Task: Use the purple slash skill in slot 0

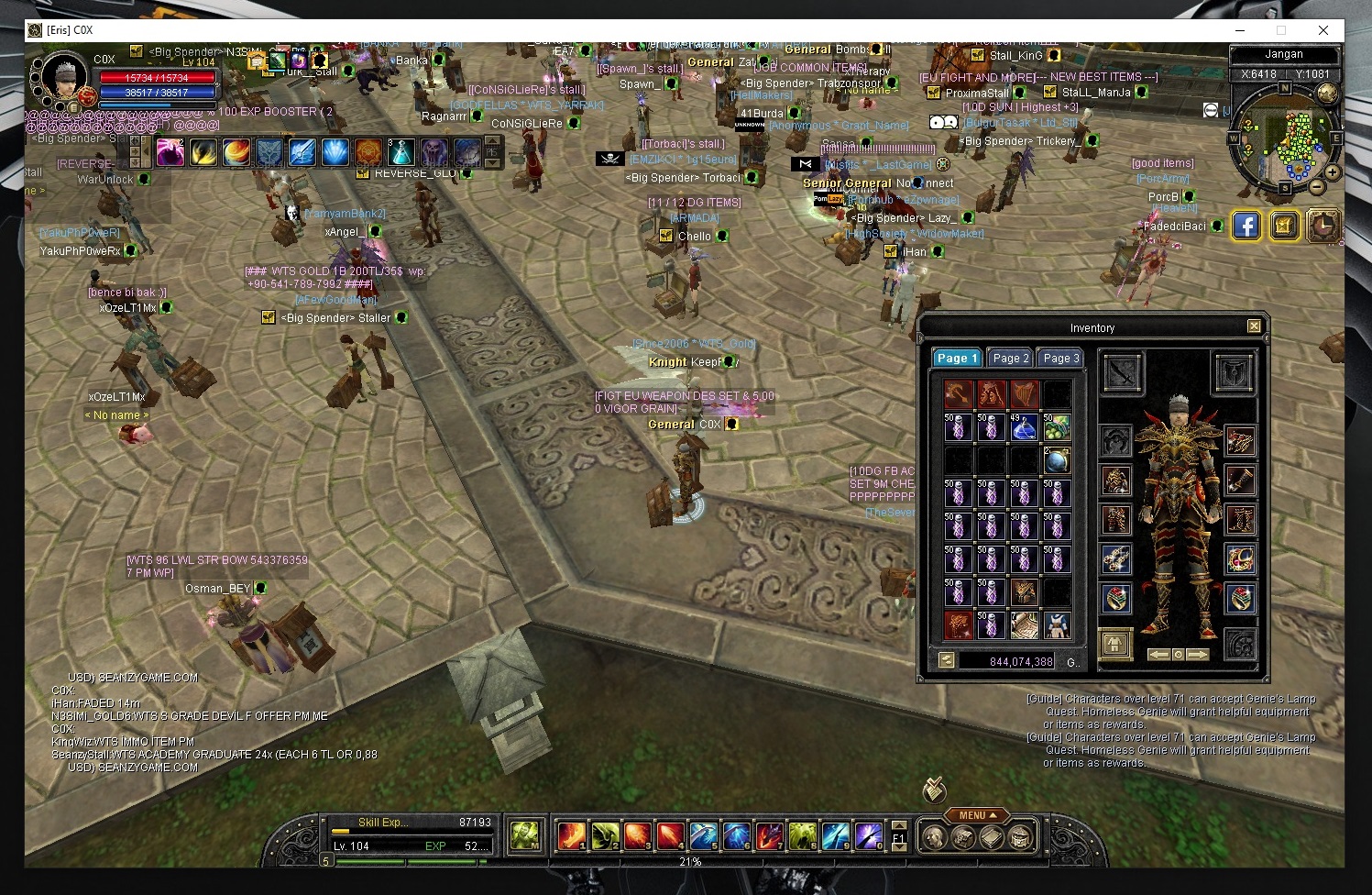Action: pyautogui.click(x=868, y=835)
